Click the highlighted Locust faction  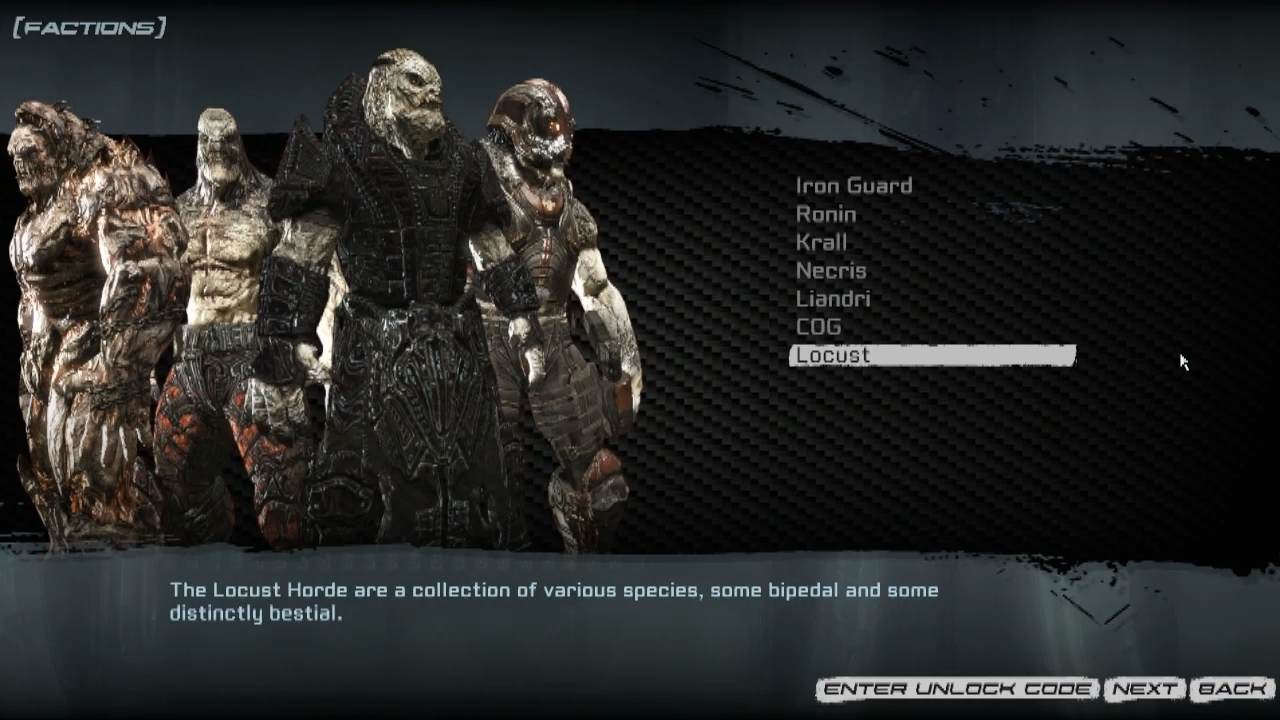click(x=932, y=355)
